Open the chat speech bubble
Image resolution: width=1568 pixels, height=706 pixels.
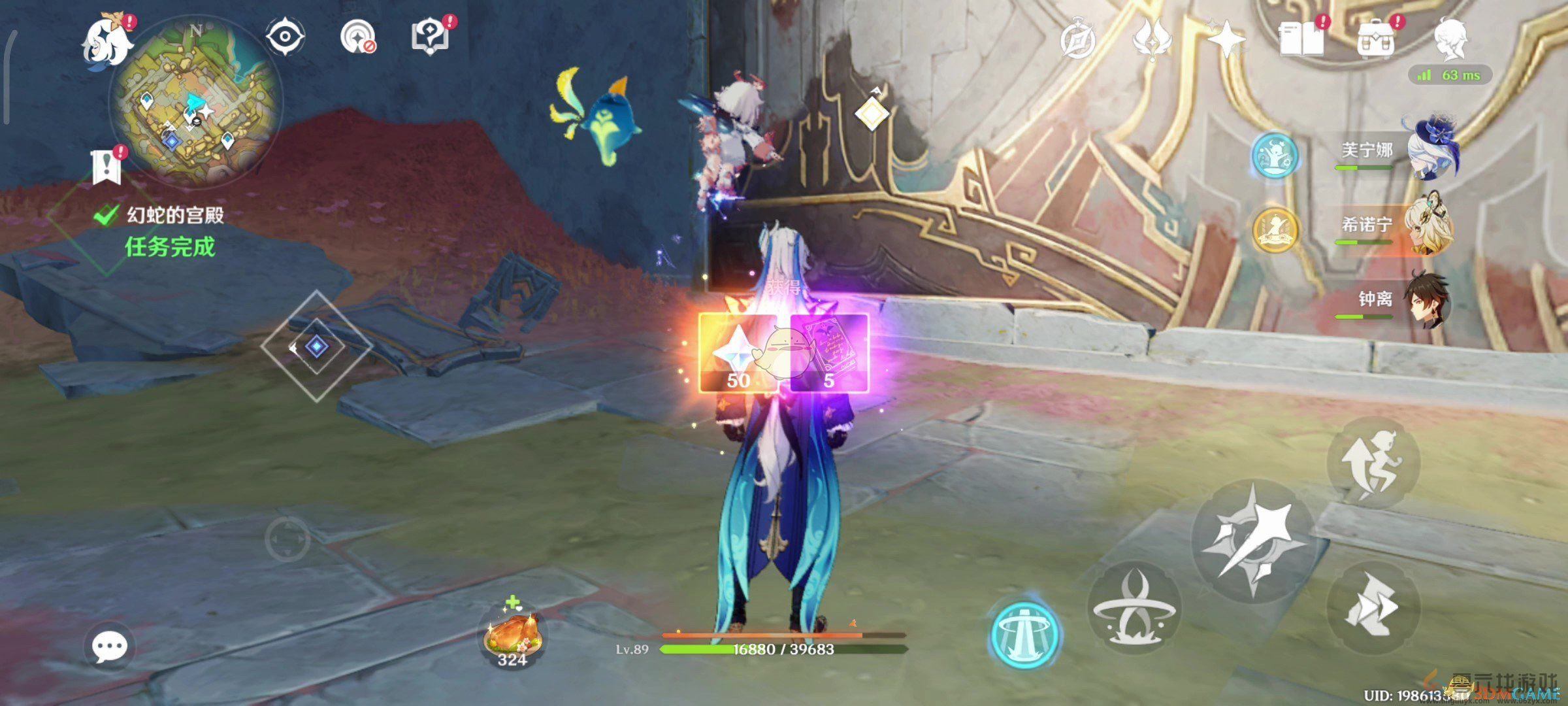pyautogui.click(x=109, y=647)
